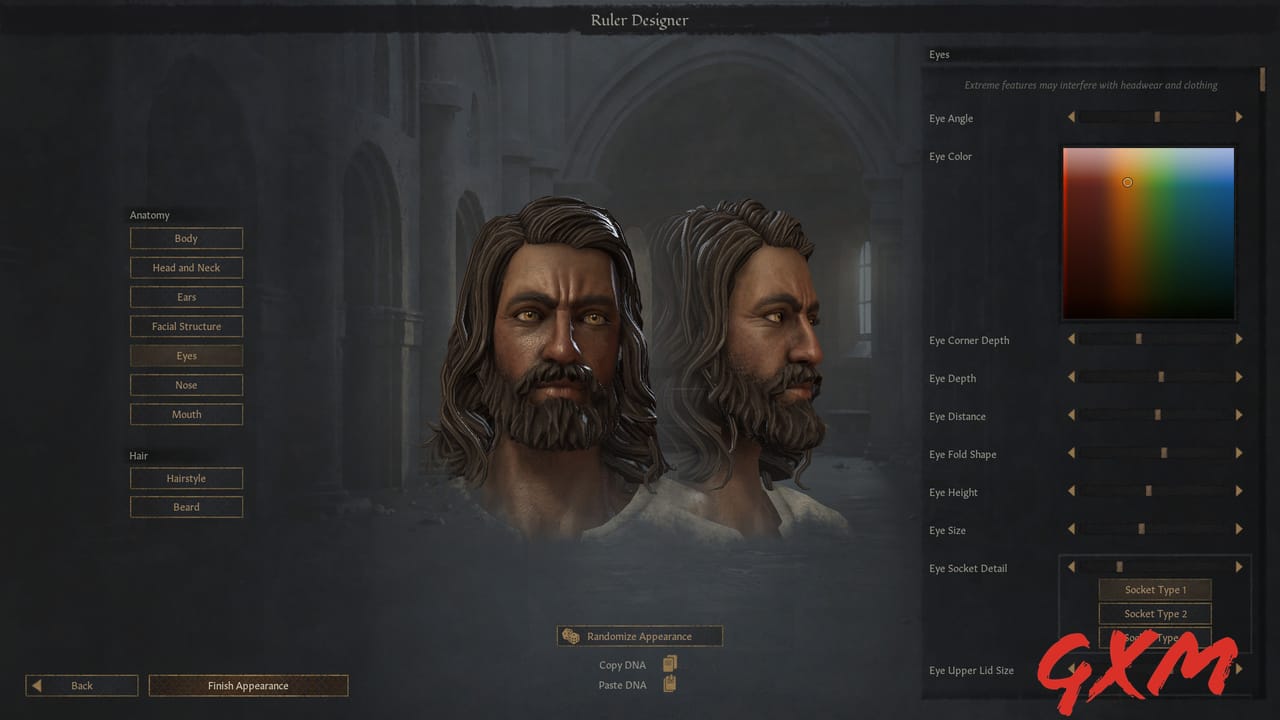1280x720 pixels.
Task: Click Finish Appearance
Action: click(x=247, y=685)
